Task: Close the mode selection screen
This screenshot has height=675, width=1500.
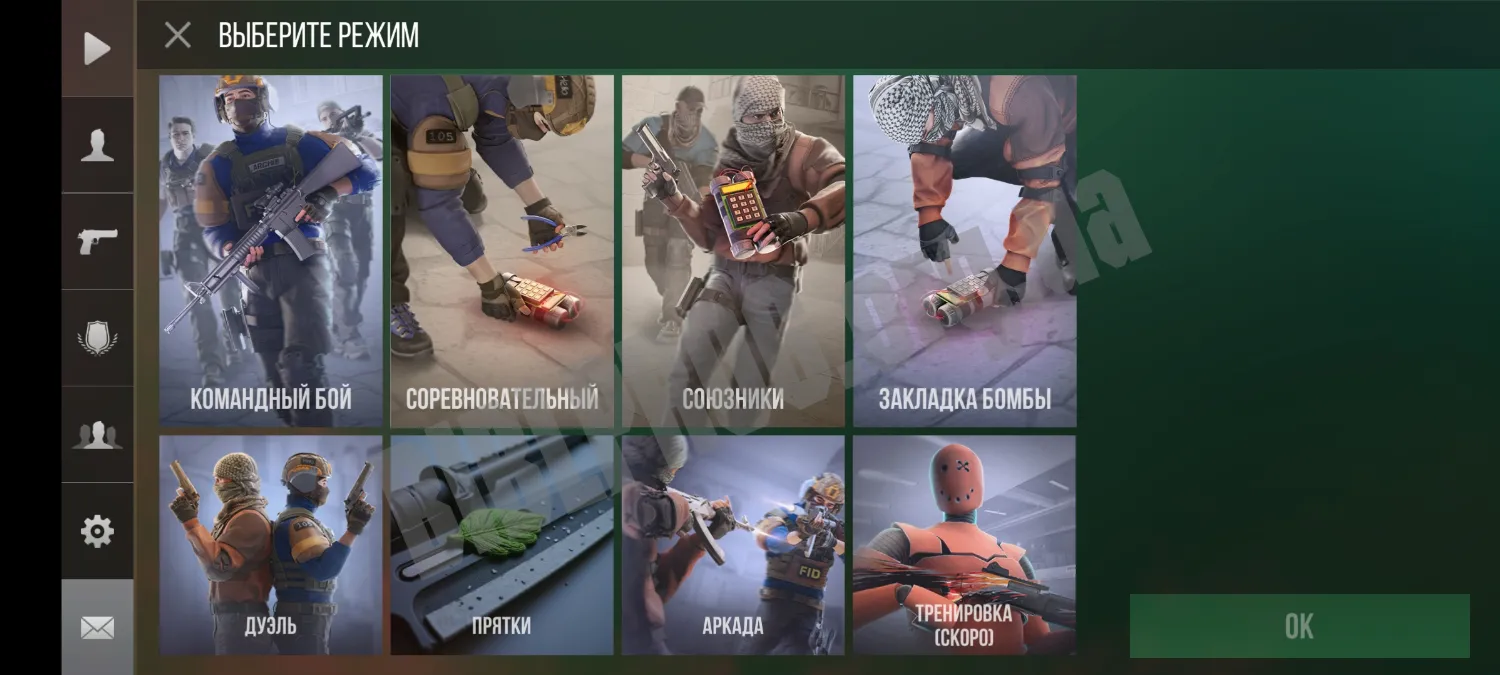Action: click(x=178, y=36)
